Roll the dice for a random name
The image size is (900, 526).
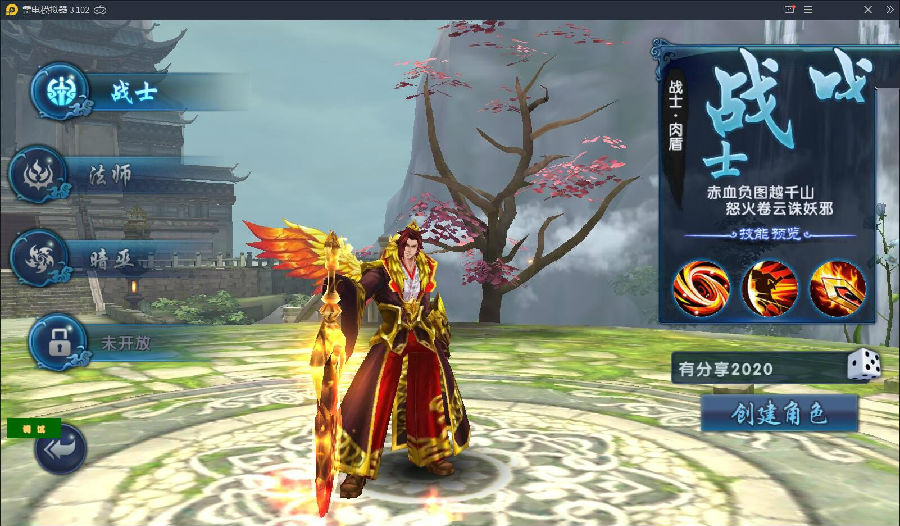863,366
